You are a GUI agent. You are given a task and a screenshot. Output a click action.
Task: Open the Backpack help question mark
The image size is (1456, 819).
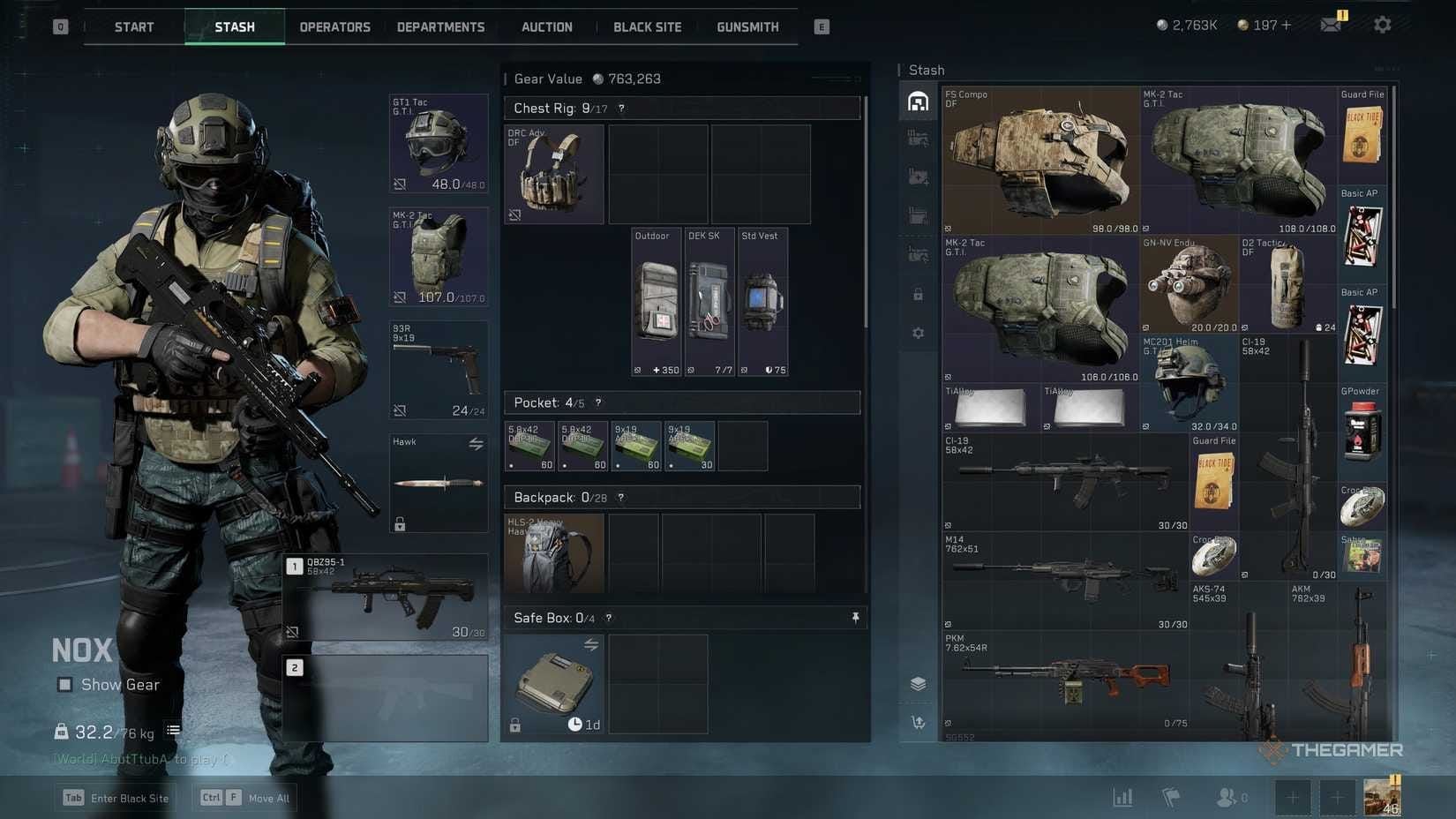[620, 497]
